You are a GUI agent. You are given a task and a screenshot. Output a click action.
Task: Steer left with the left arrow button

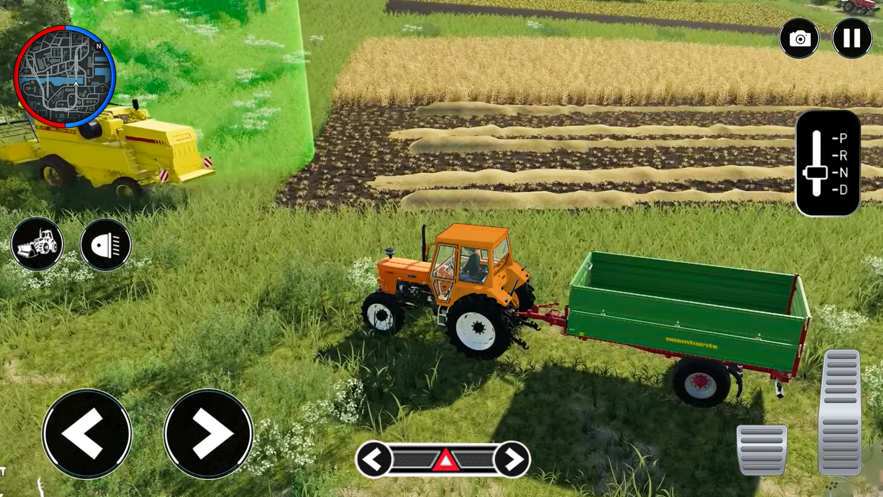click(87, 434)
